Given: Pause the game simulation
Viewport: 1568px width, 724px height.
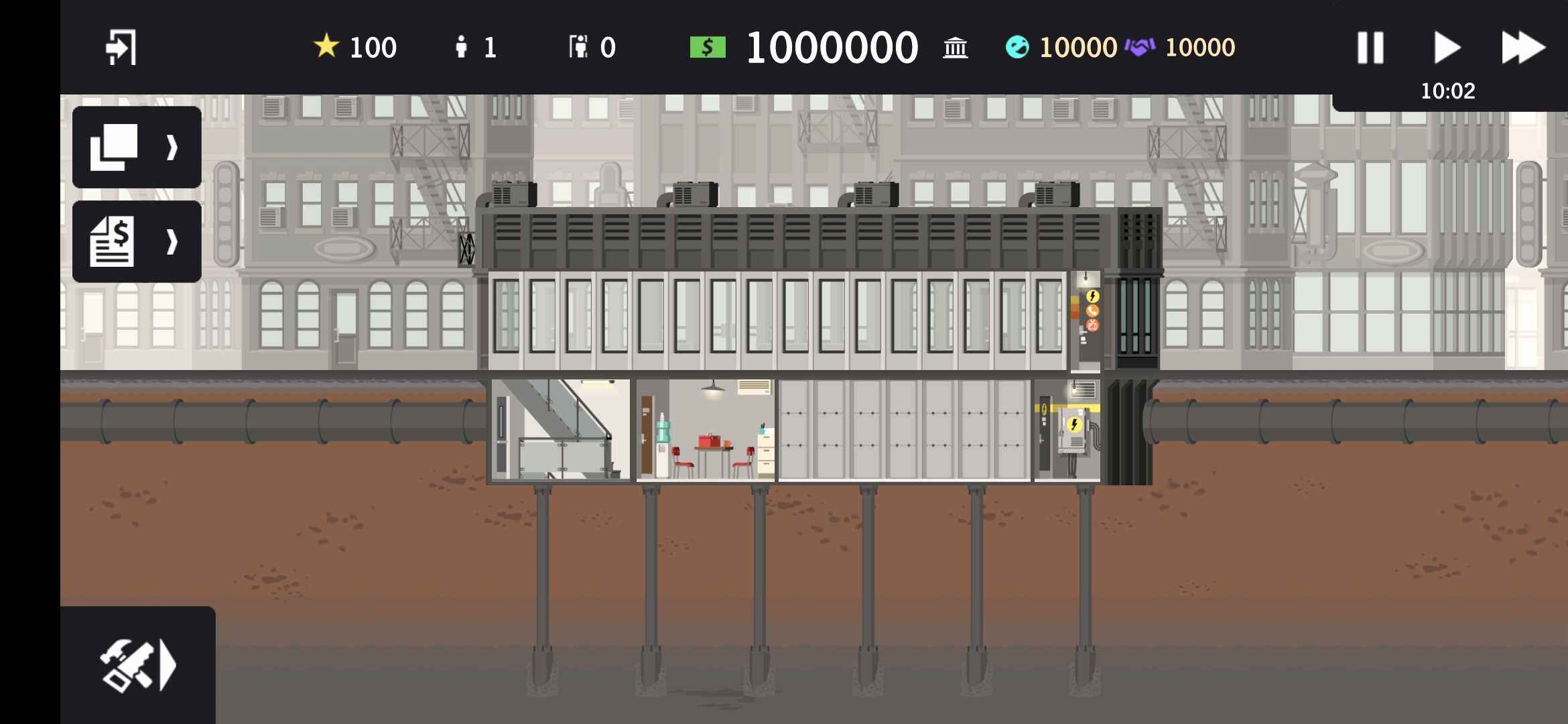Looking at the screenshot, I should [1370, 48].
